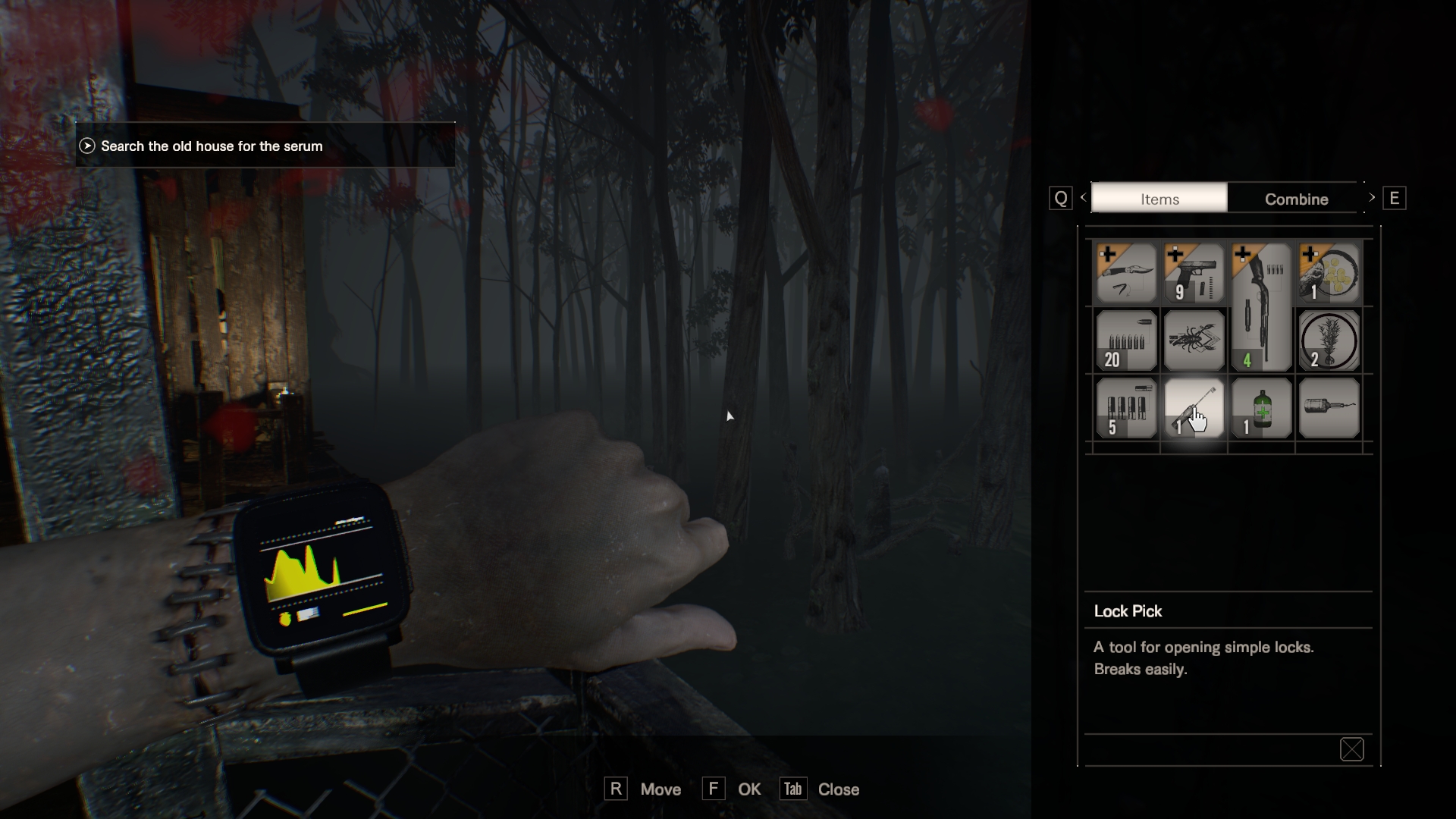Select the highlighted Lock Pick slot
This screenshot has height=819, width=1456.
pos(1194,409)
